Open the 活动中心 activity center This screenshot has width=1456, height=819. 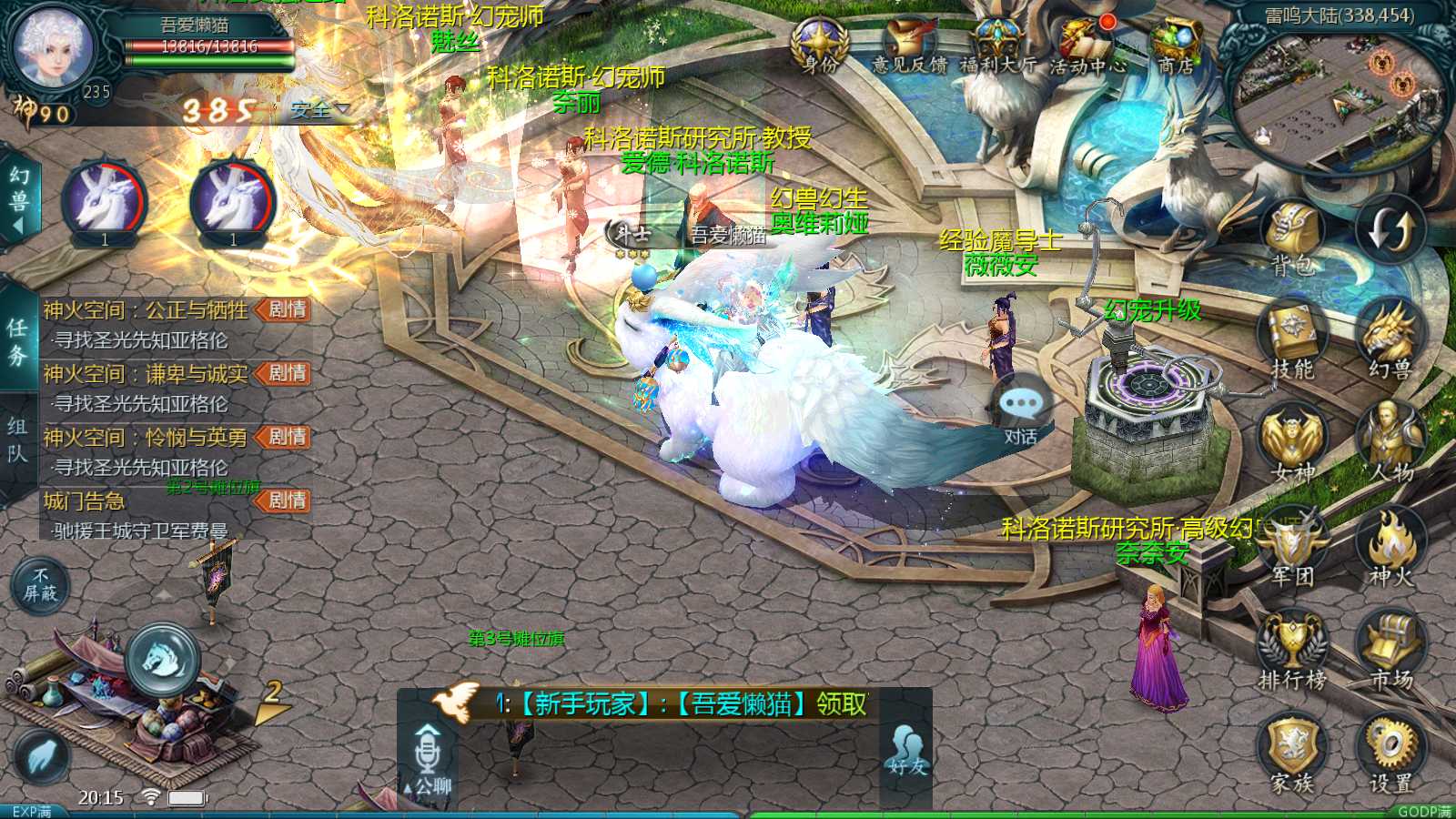click(x=1087, y=45)
